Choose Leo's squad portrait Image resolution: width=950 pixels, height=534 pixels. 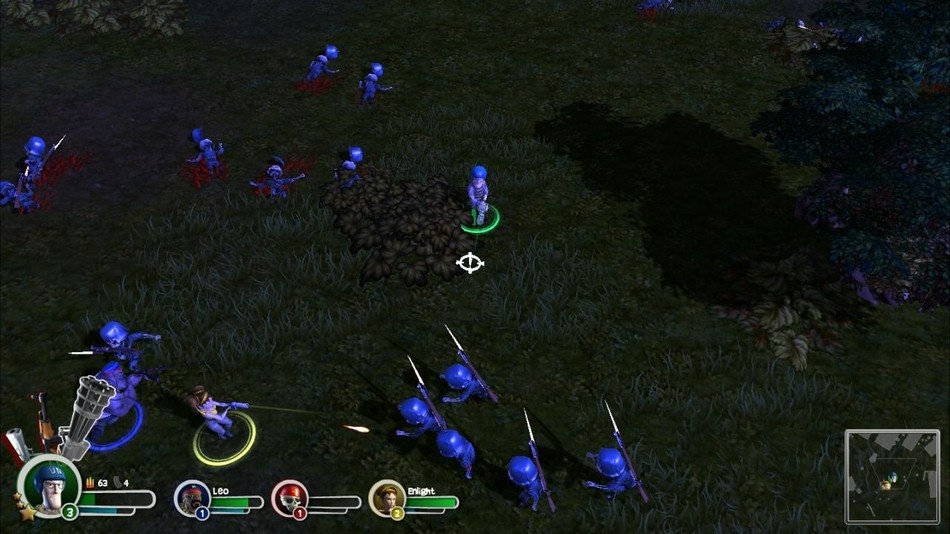(x=191, y=497)
